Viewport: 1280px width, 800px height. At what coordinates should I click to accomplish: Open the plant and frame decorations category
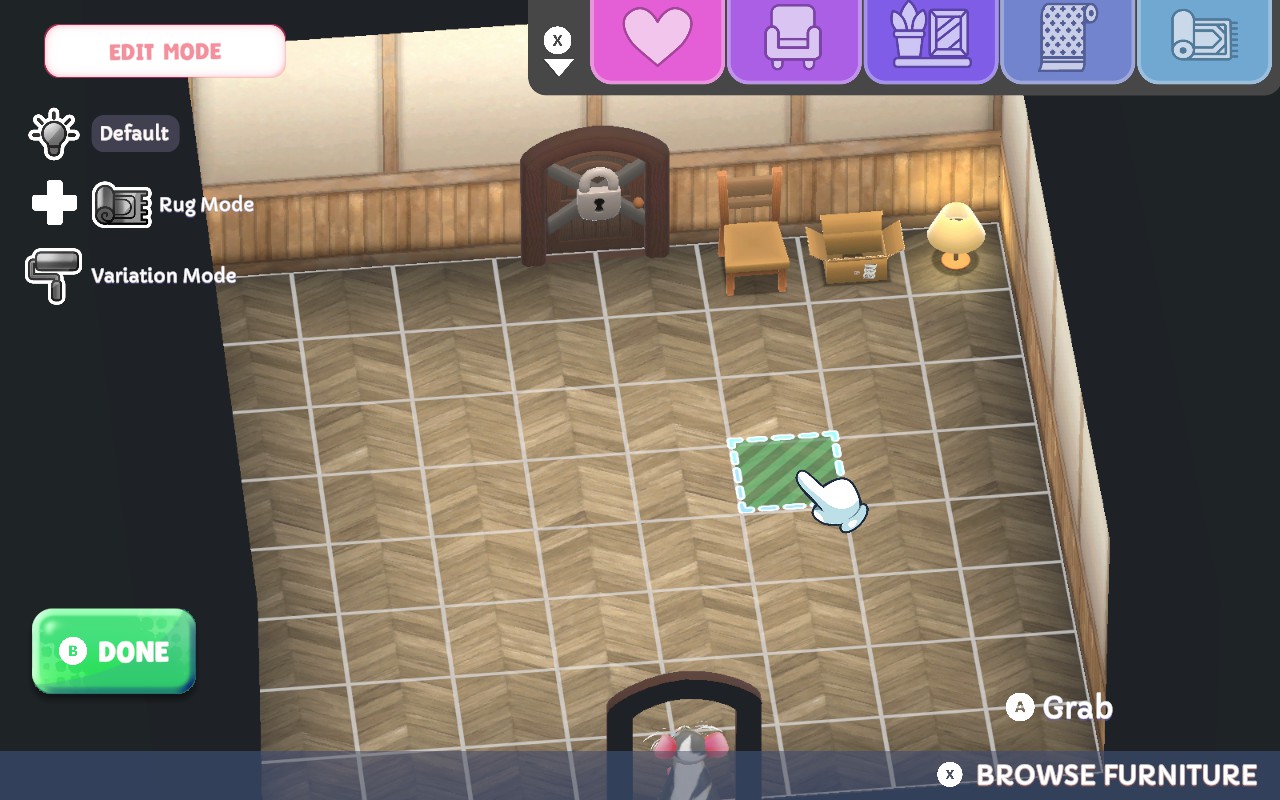tap(931, 40)
